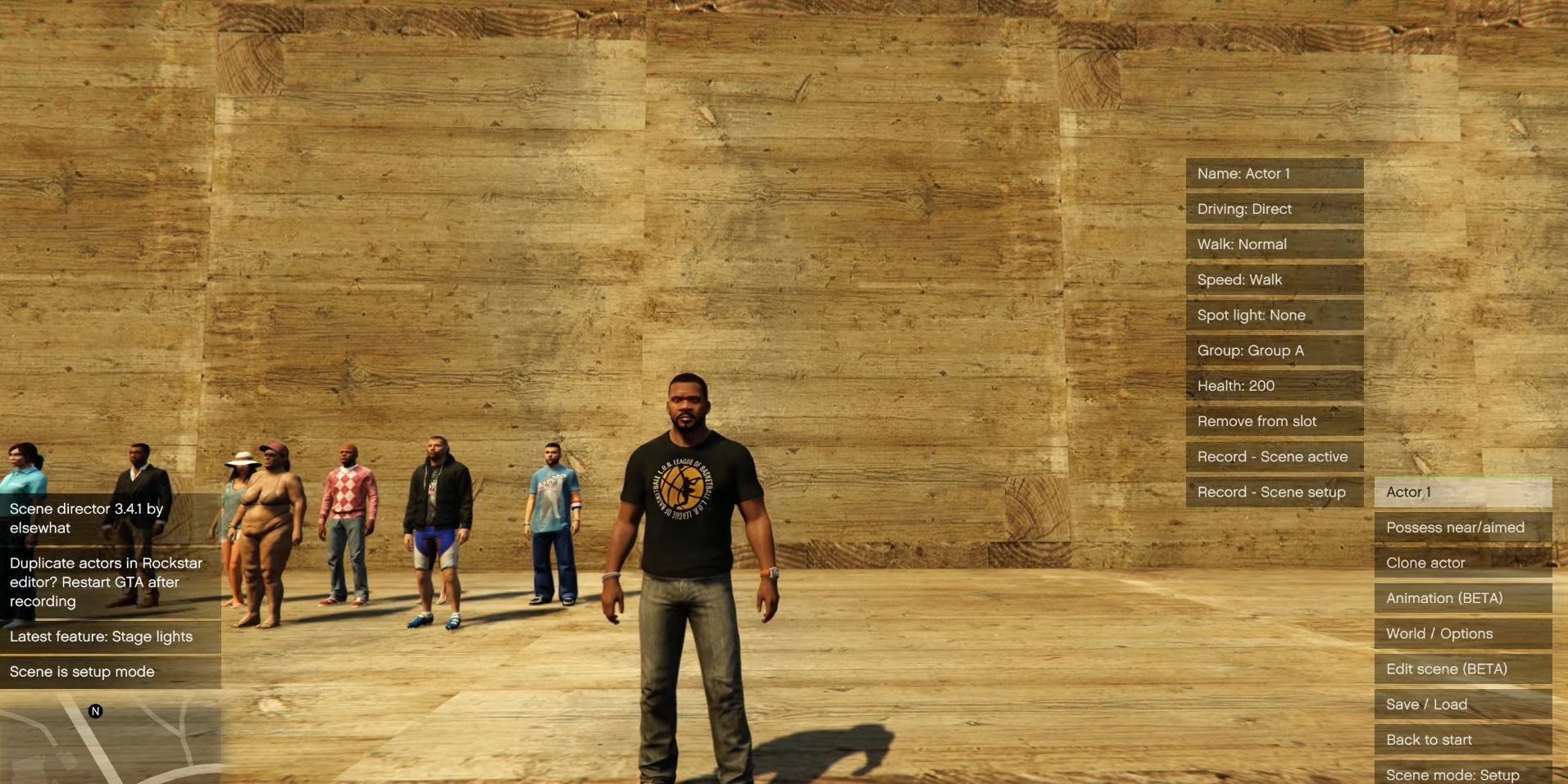Select Back to start
Image resolution: width=1568 pixels, height=784 pixels.
[1463, 740]
